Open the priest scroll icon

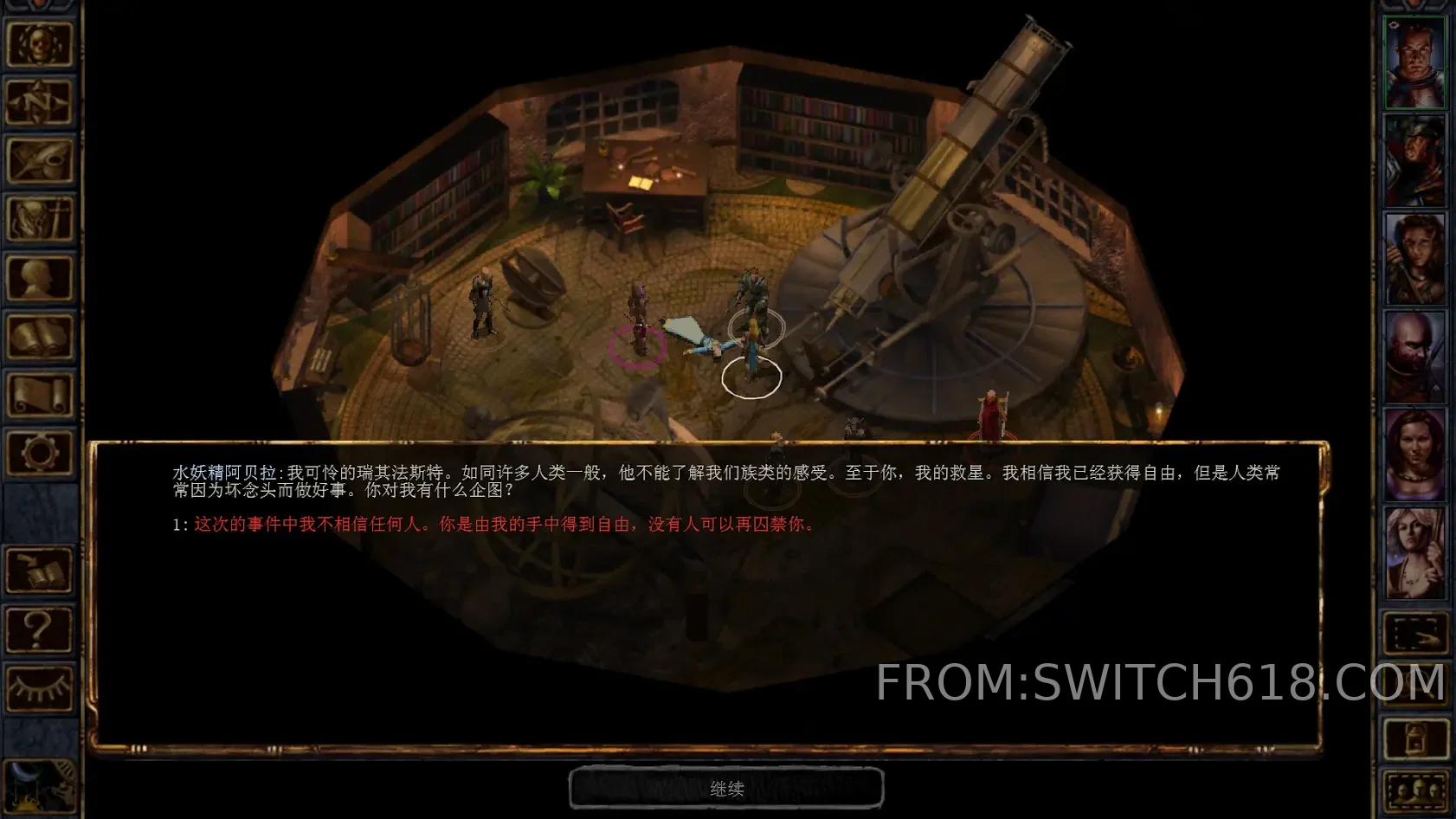[39, 395]
